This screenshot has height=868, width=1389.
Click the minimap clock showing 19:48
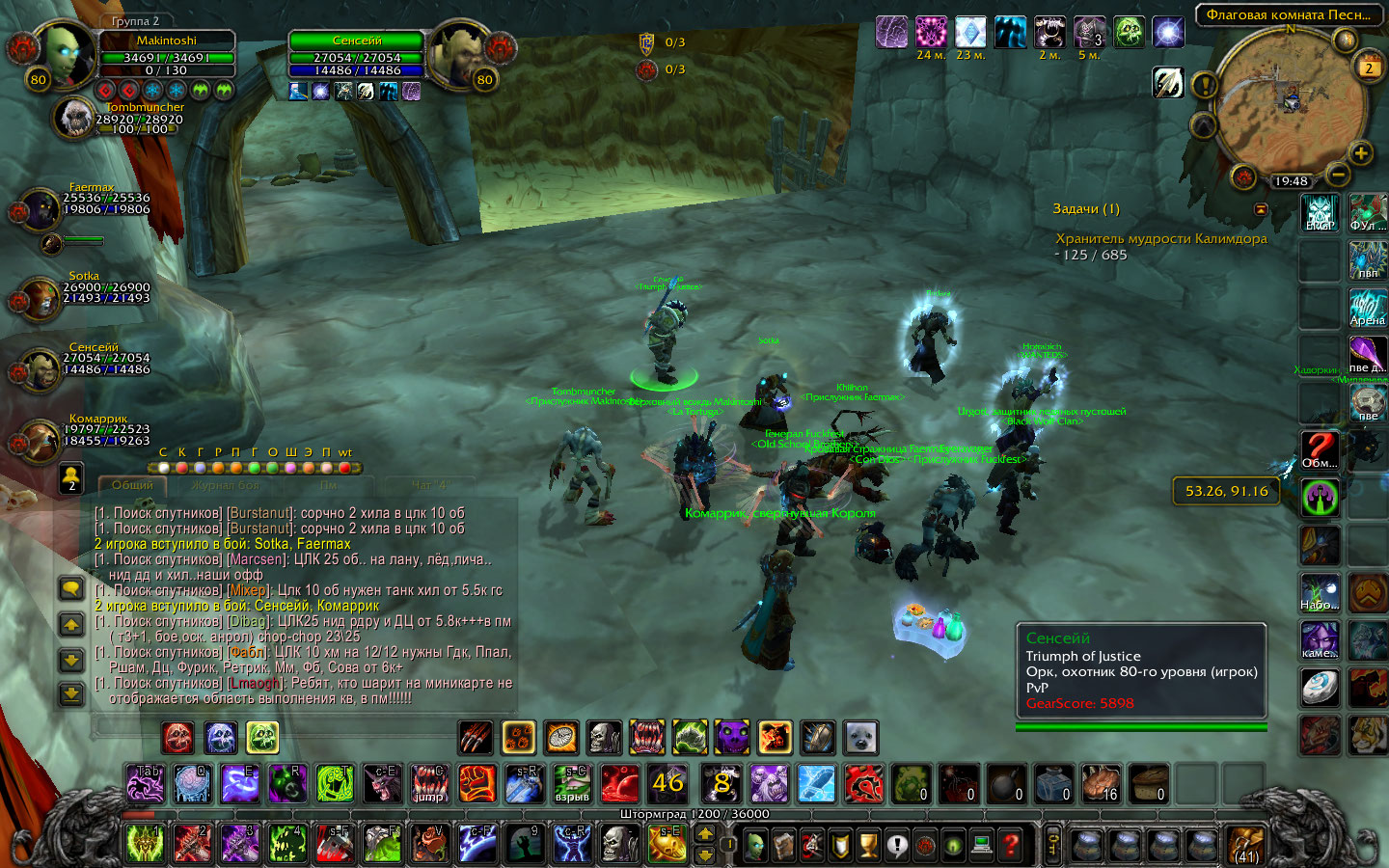click(1291, 181)
